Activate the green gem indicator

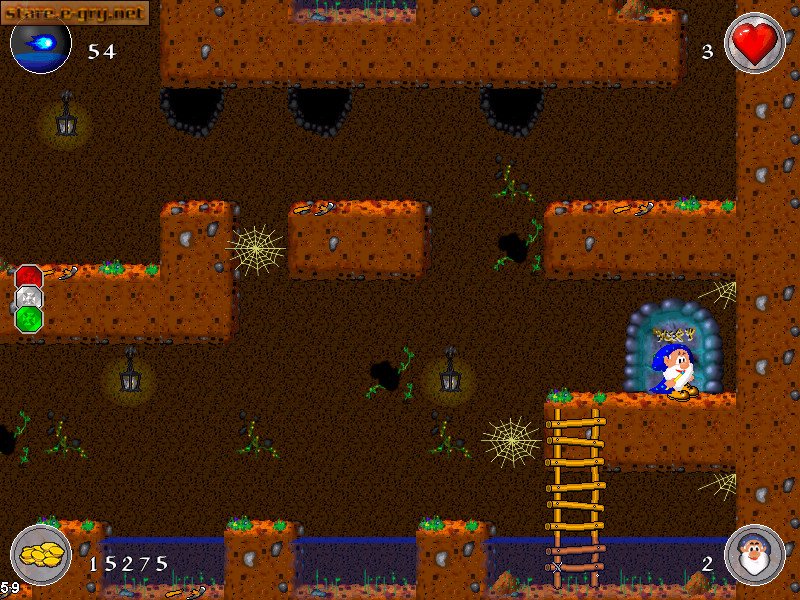pyautogui.click(x=29, y=319)
